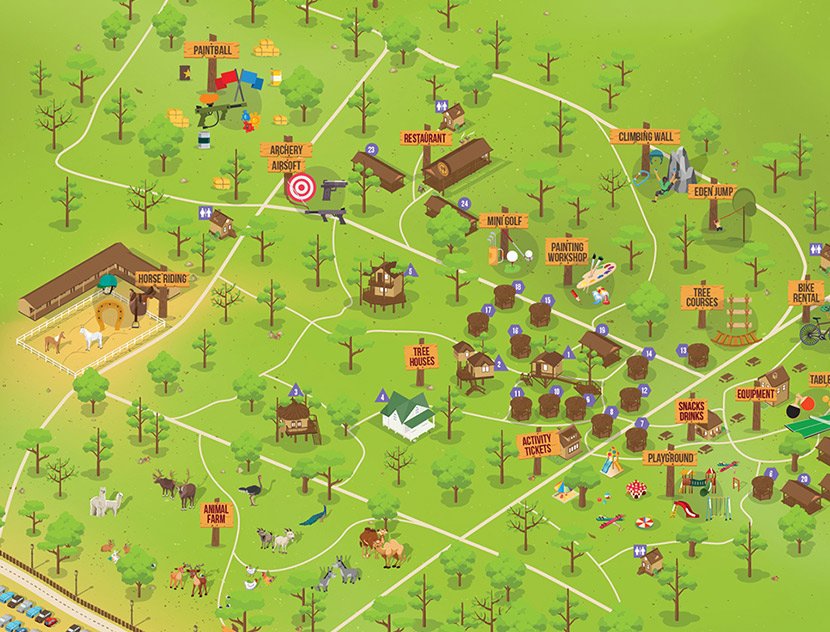Viewport: 830px width, 632px height.
Task: Open the Animal Farm sign
Action: point(215,512)
